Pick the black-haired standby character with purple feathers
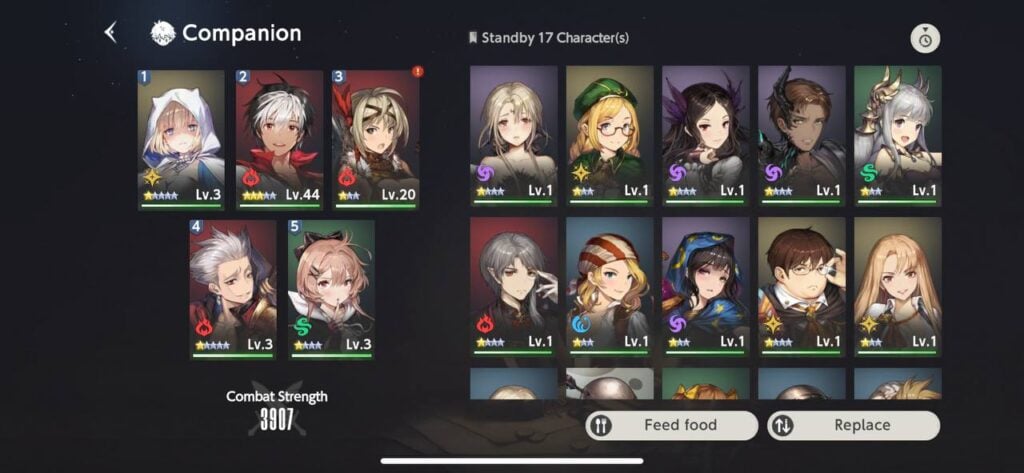The height and width of the screenshot is (473, 1024). tap(705, 134)
